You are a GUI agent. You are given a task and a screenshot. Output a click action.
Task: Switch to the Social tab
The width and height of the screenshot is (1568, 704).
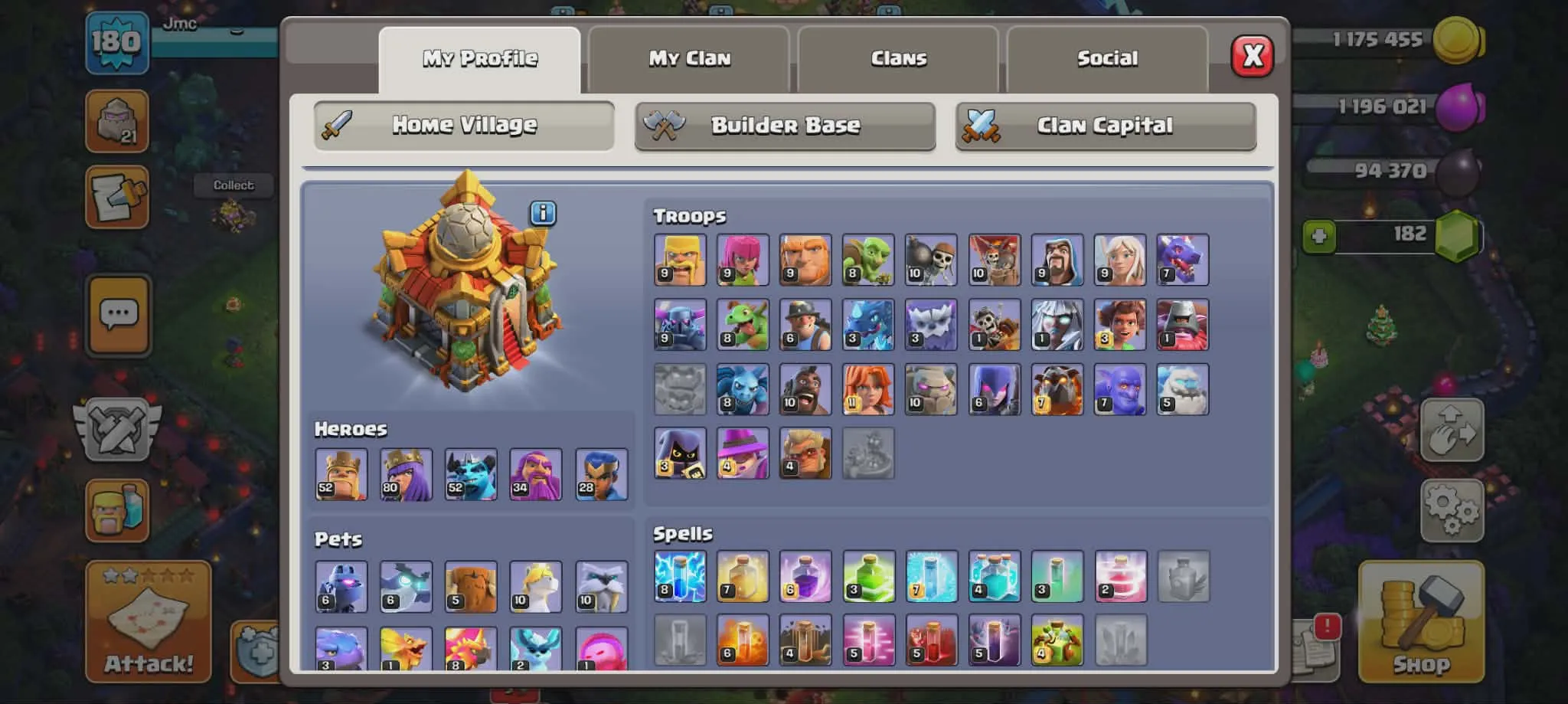tap(1107, 57)
